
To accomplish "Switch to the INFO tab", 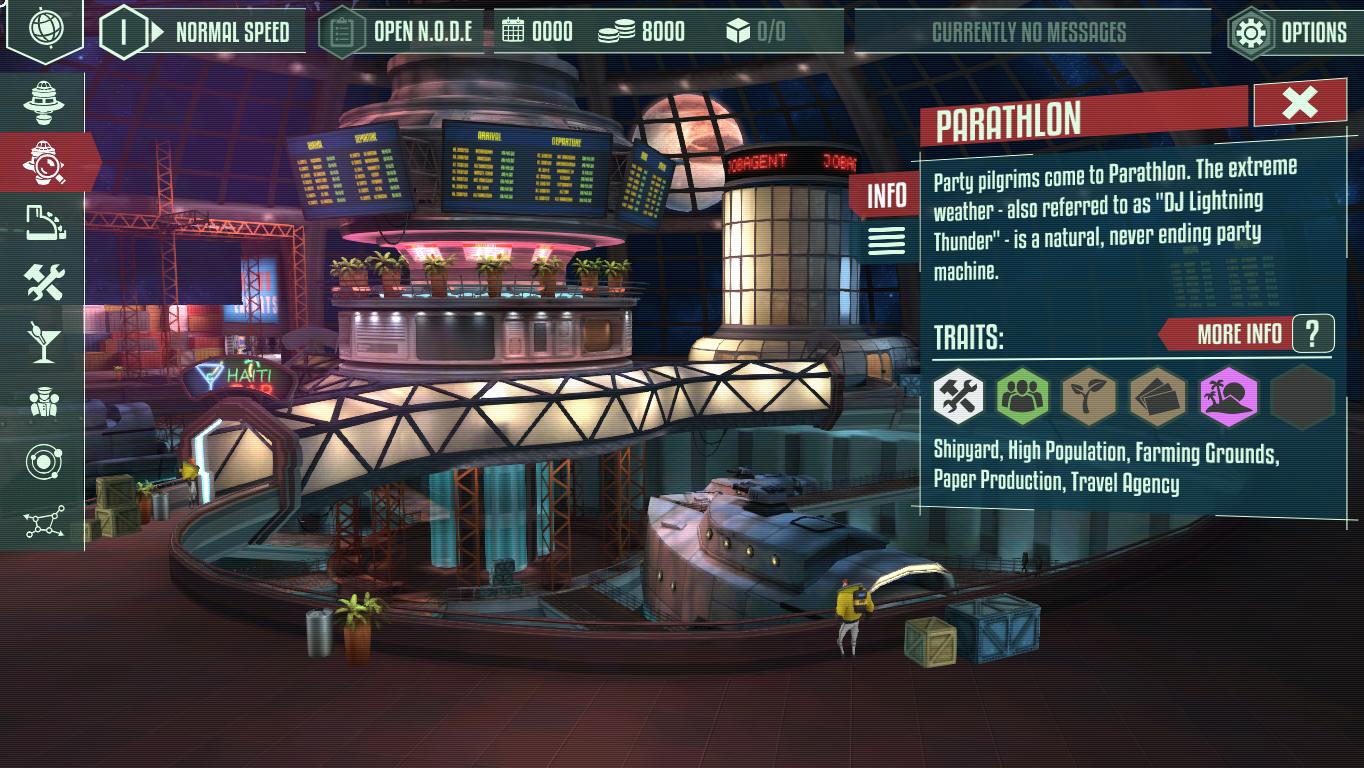I will pyautogui.click(x=886, y=196).
